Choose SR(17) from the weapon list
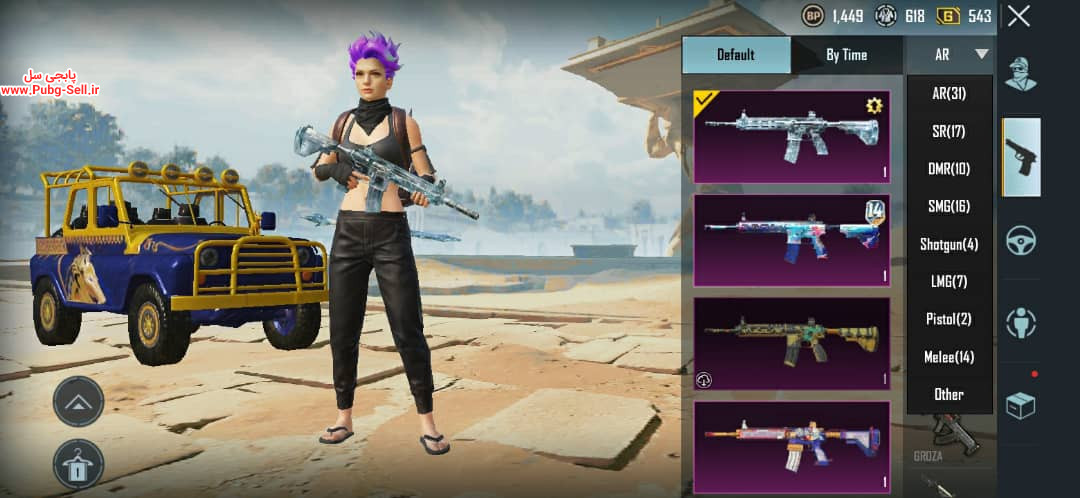This screenshot has height=498, width=1080. point(949,131)
